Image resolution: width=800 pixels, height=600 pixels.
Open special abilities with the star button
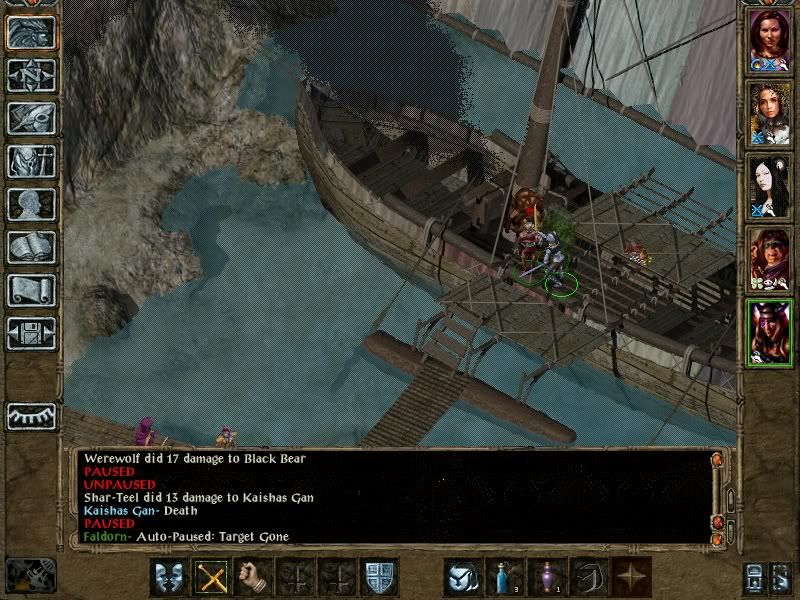(x=631, y=577)
